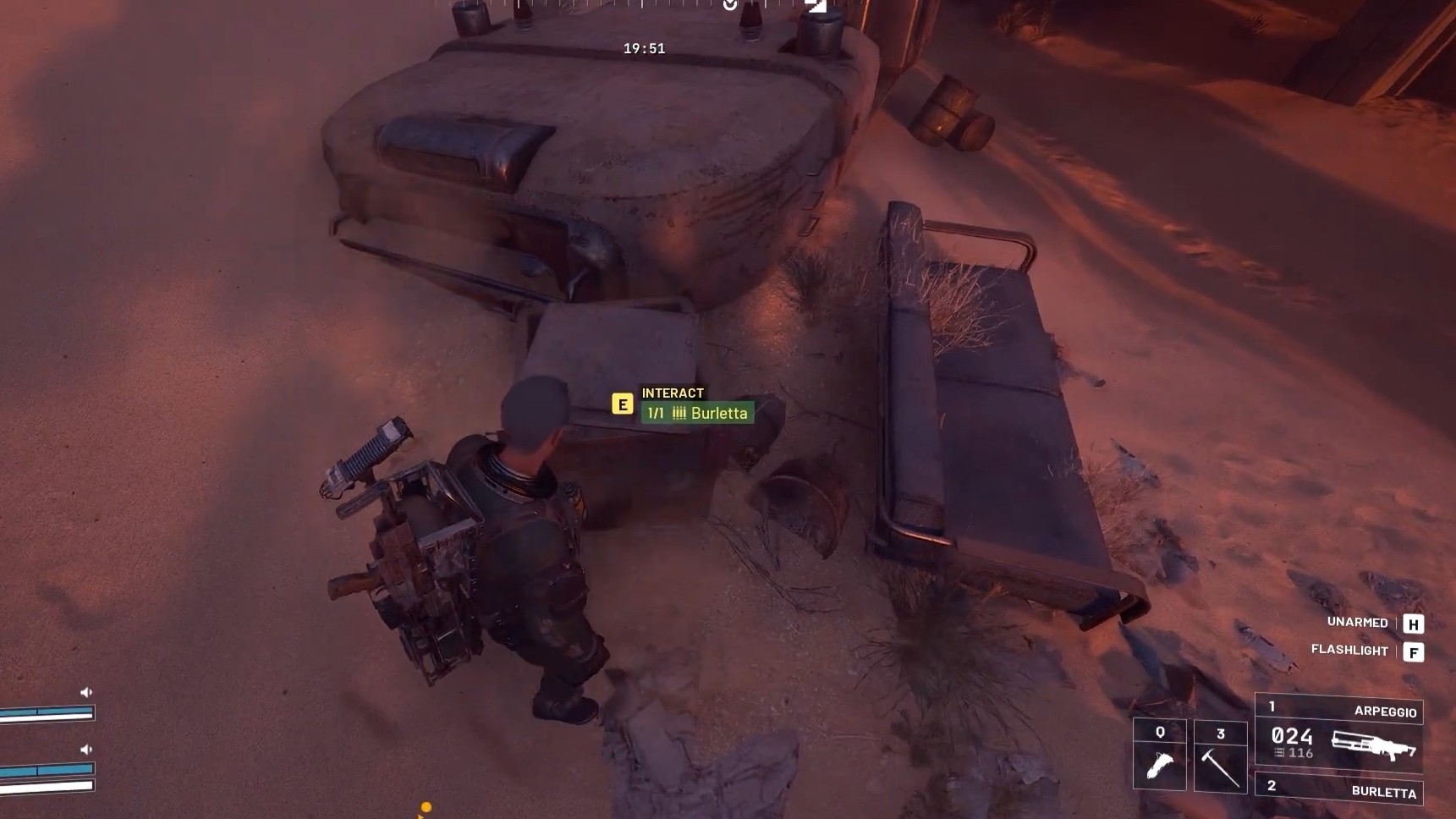Click the magazine icon beside ammo count 116
1456x819 pixels.
pyautogui.click(x=1279, y=753)
